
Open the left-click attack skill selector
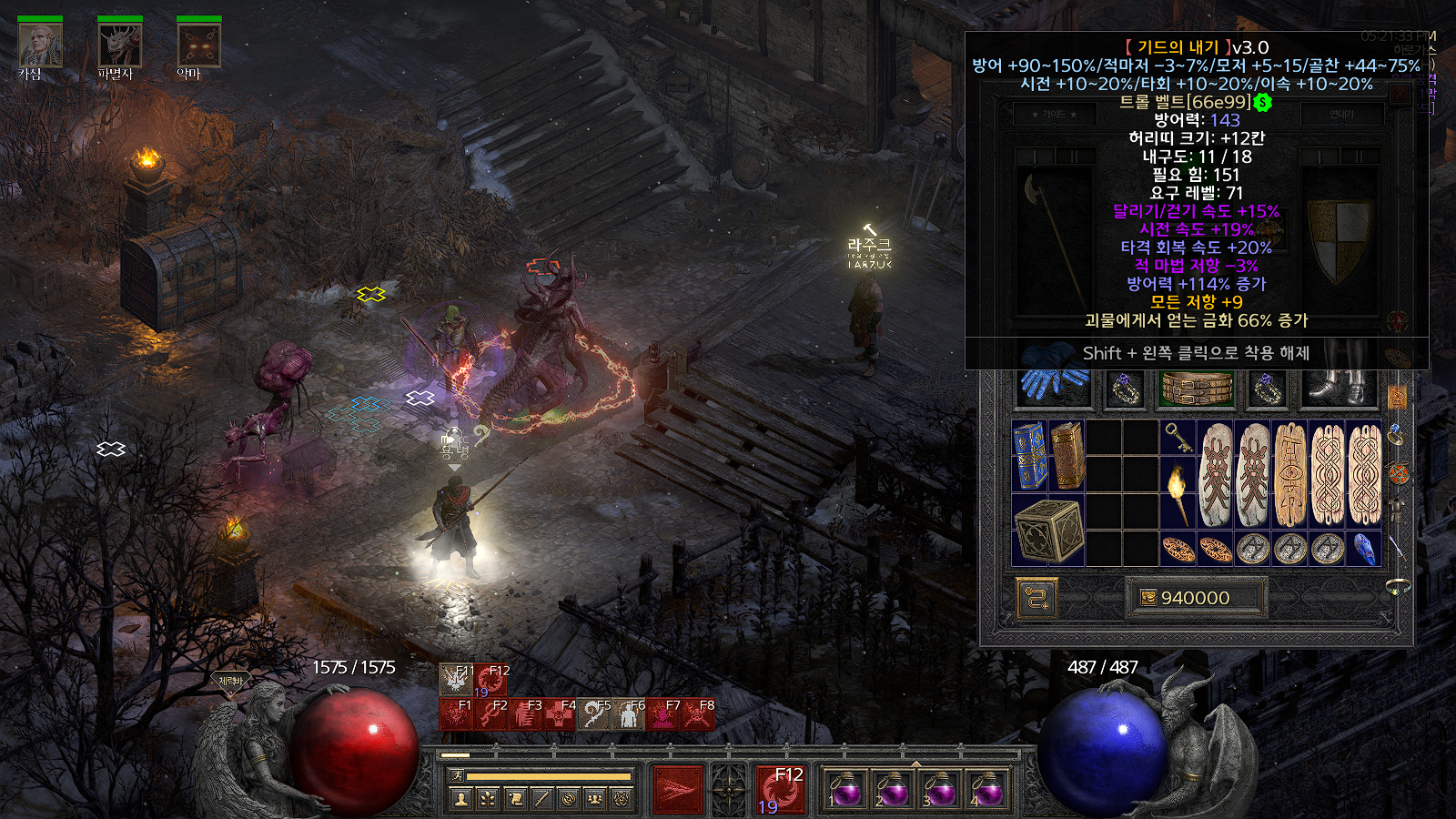pyautogui.click(x=678, y=789)
